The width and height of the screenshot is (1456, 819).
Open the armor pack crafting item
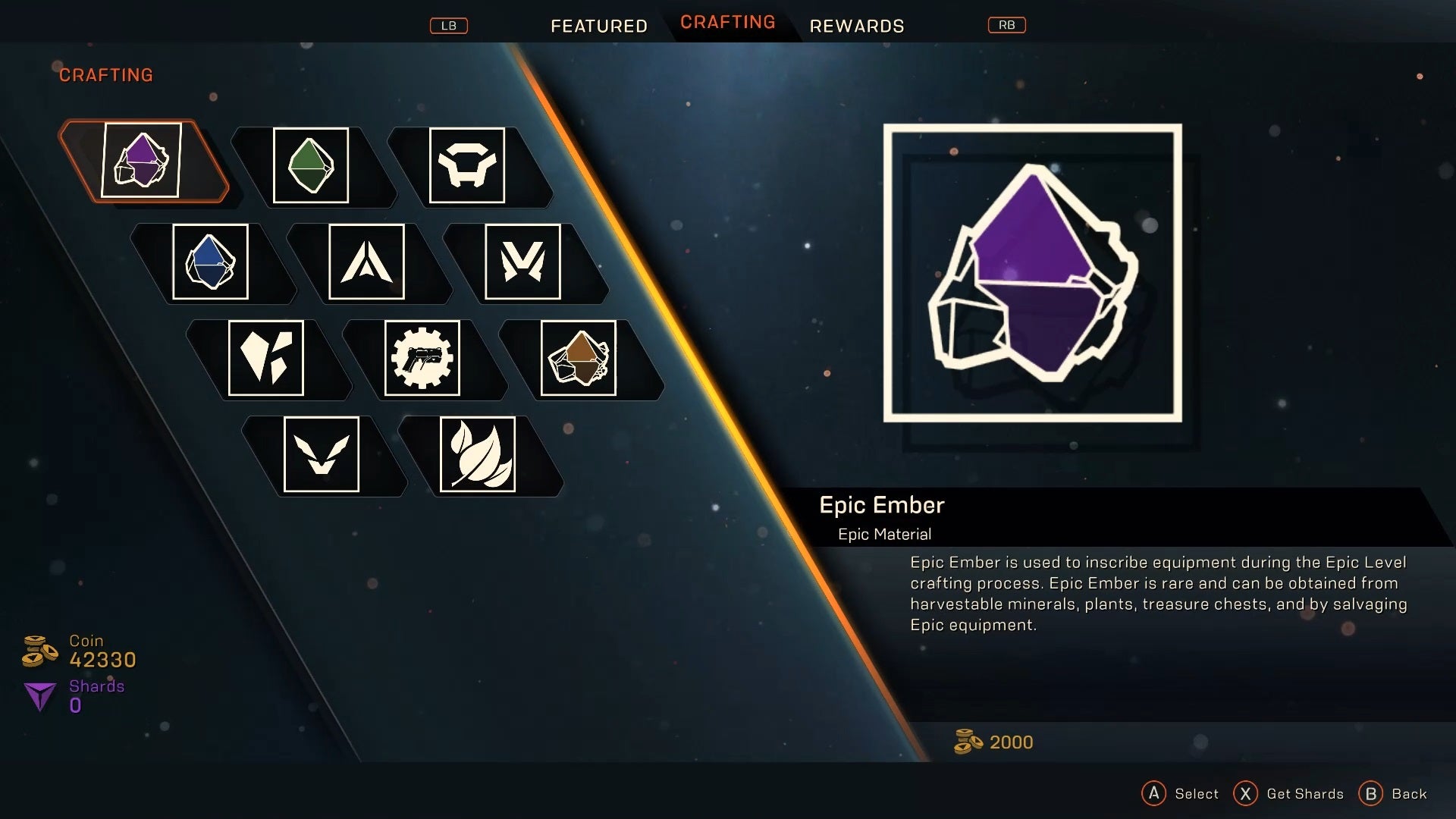click(466, 166)
